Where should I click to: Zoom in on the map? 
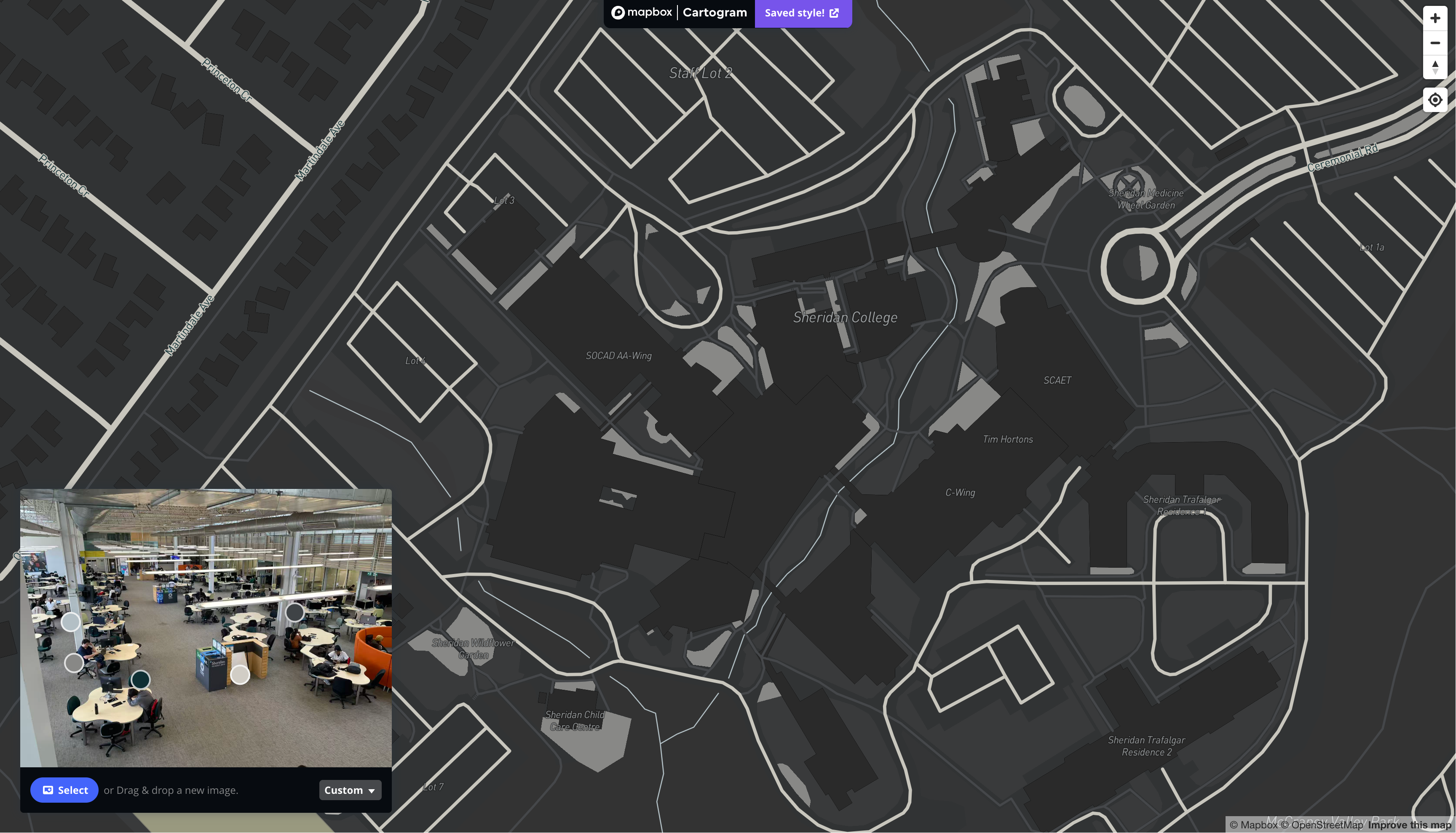tap(1435, 18)
